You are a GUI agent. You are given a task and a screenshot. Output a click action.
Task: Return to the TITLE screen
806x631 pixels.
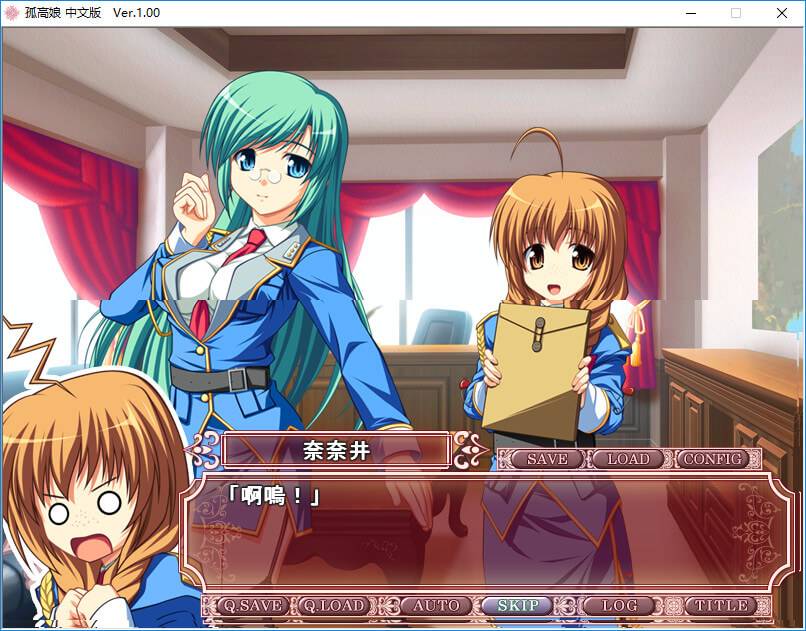click(x=722, y=605)
